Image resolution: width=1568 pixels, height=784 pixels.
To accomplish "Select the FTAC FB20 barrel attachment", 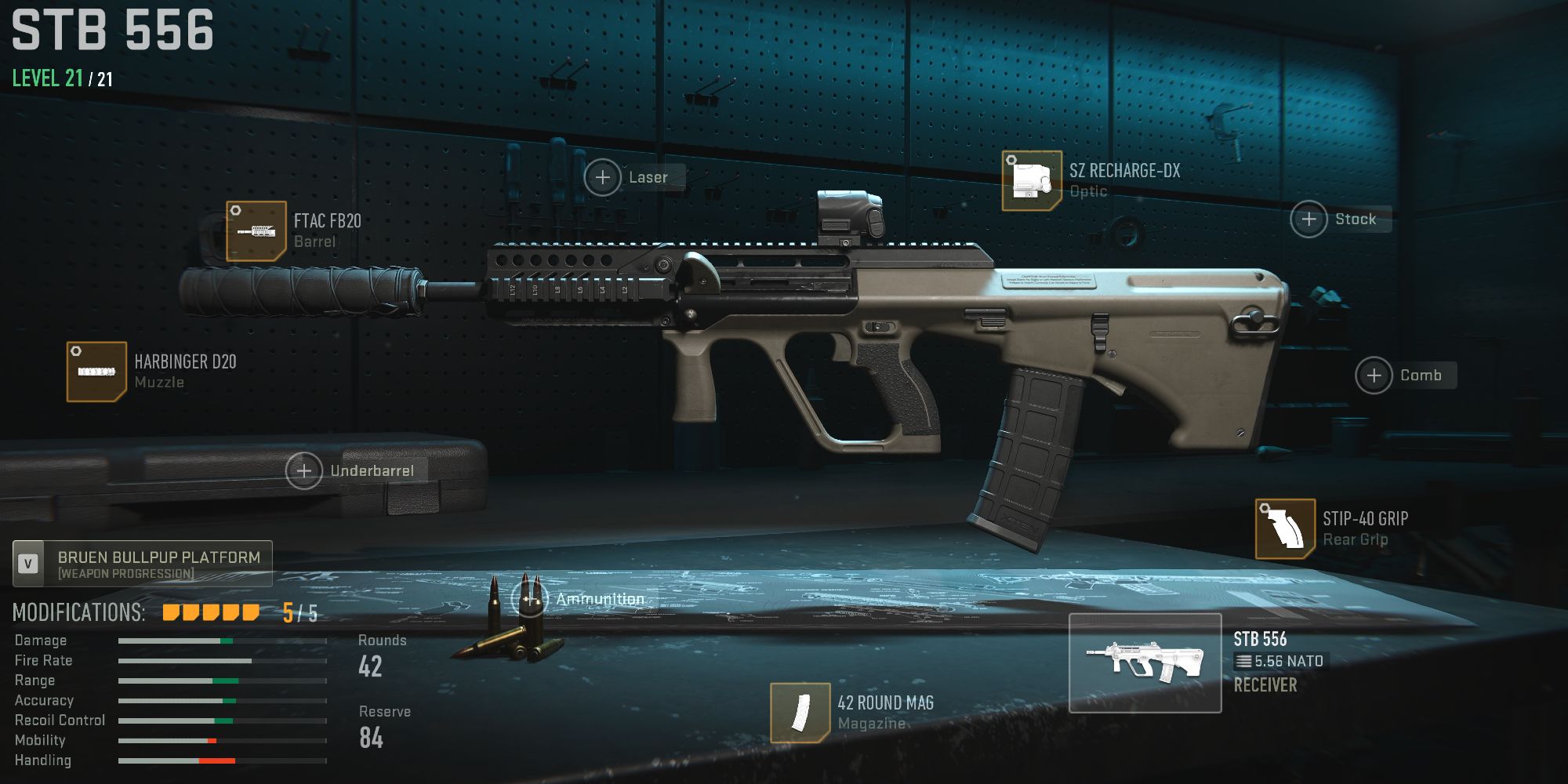I will (255, 232).
